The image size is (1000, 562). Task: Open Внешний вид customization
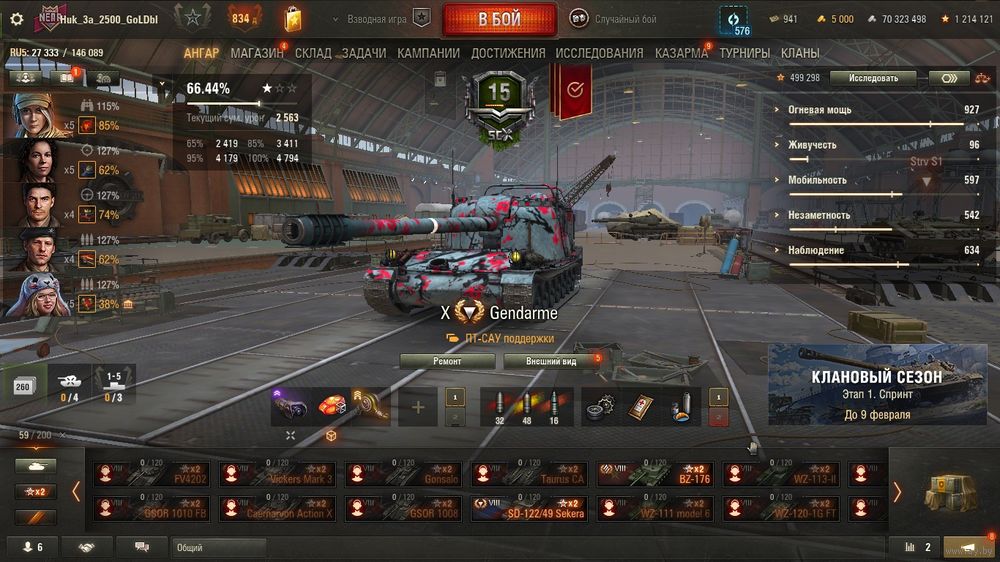click(551, 361)
